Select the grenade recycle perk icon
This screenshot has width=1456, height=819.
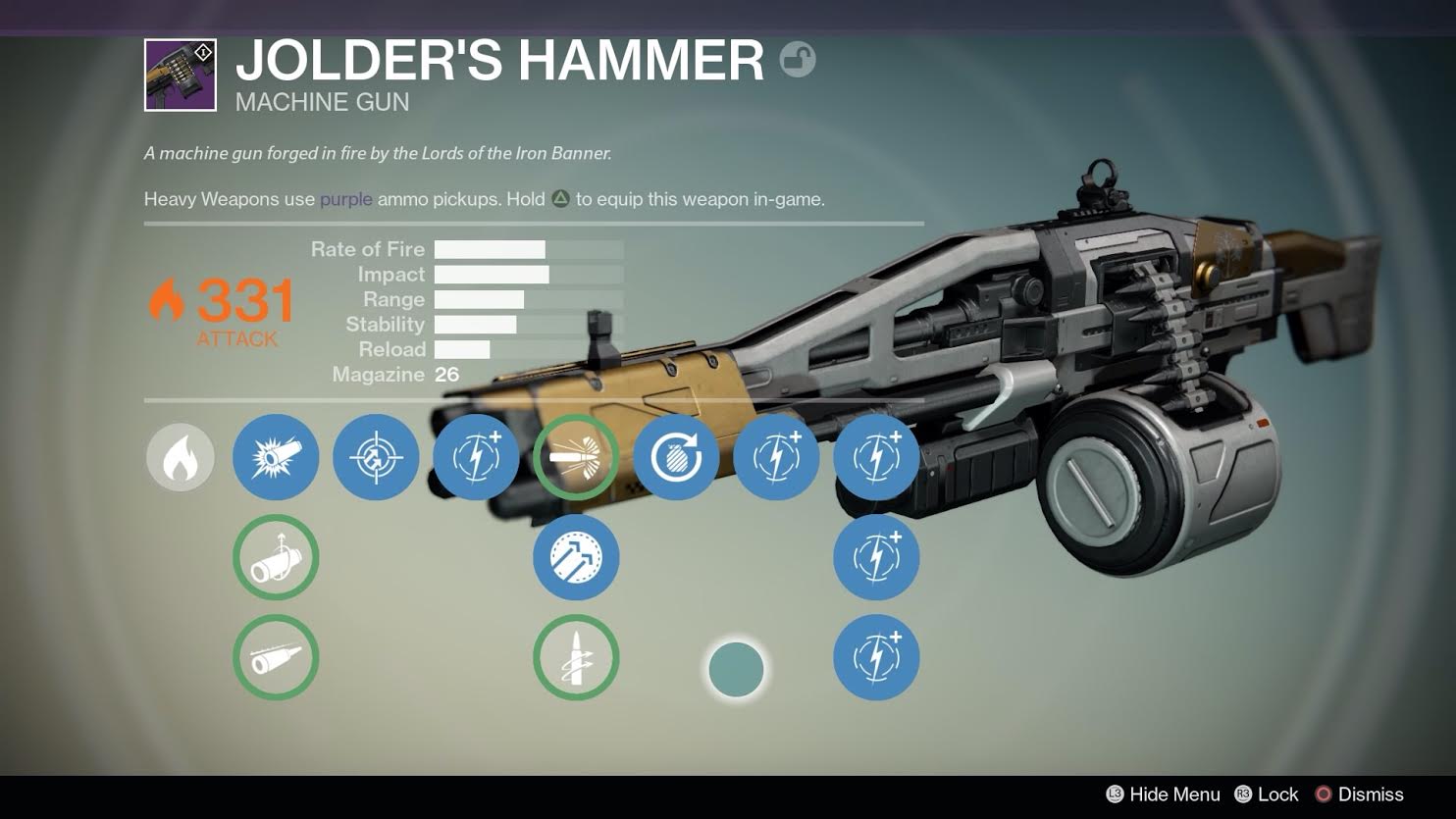pos(676,457)
